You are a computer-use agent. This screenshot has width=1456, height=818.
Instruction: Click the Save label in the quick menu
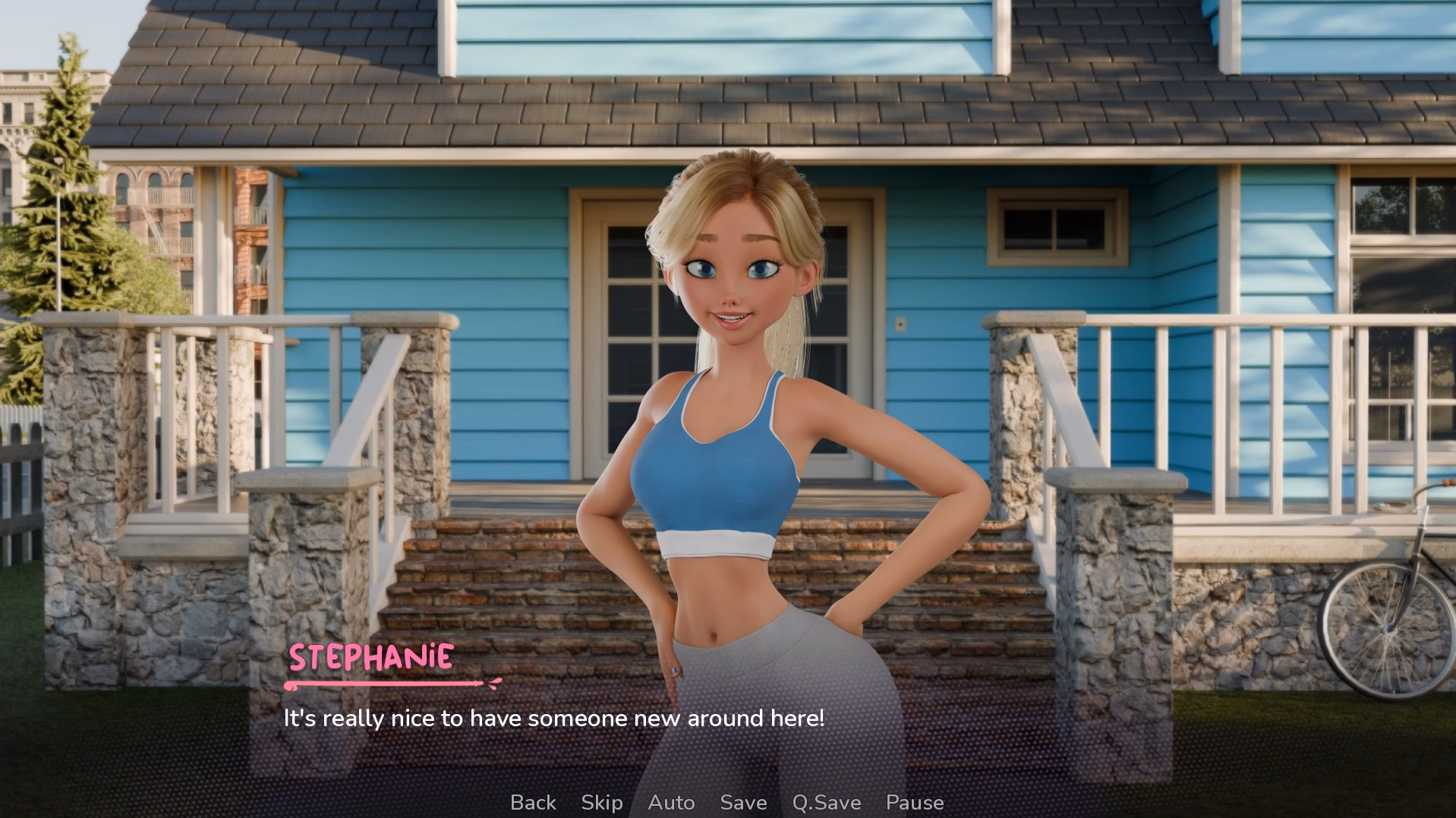tap(743, 802)
